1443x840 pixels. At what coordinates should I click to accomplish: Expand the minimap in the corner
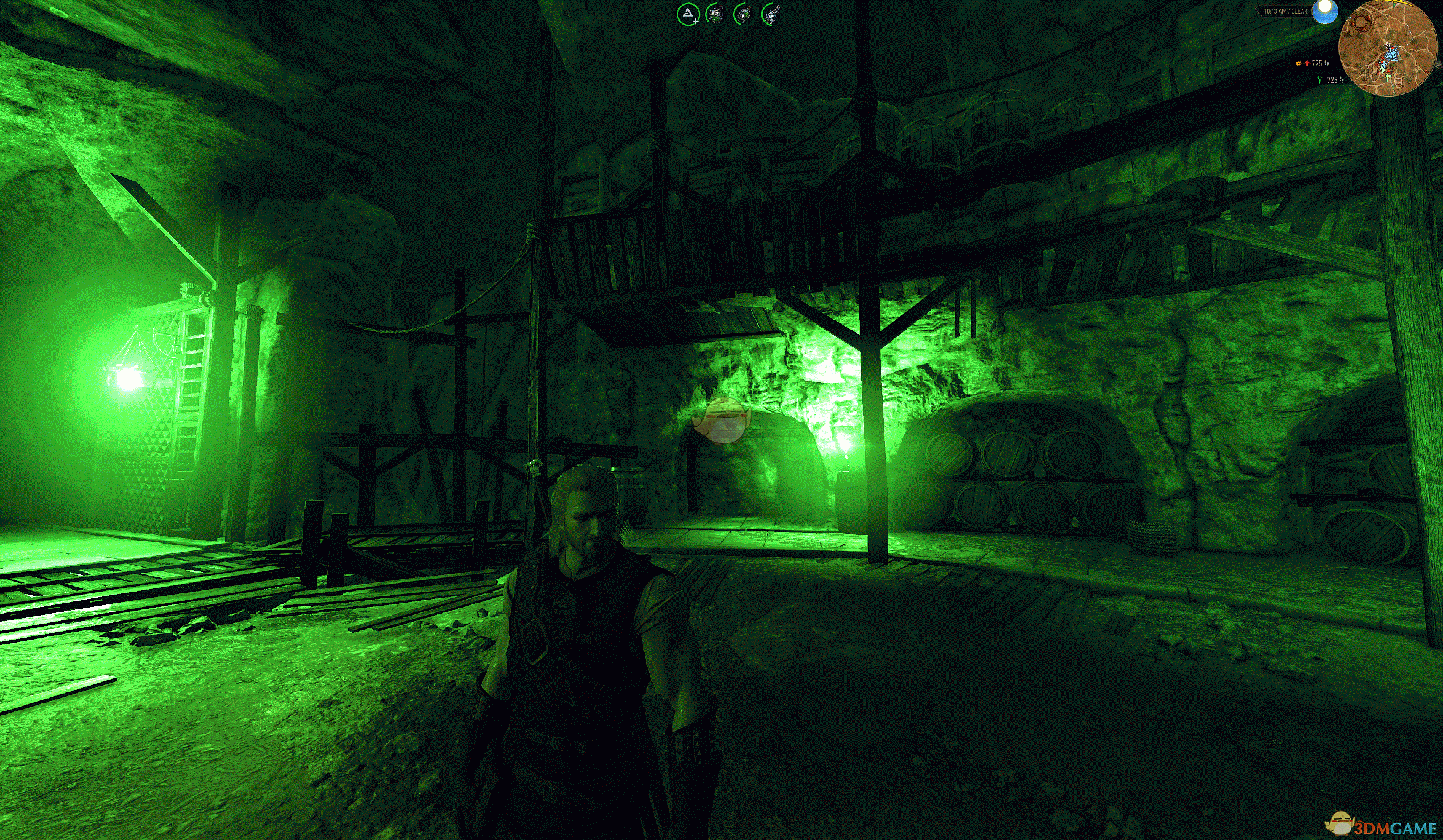[1388, 49]
